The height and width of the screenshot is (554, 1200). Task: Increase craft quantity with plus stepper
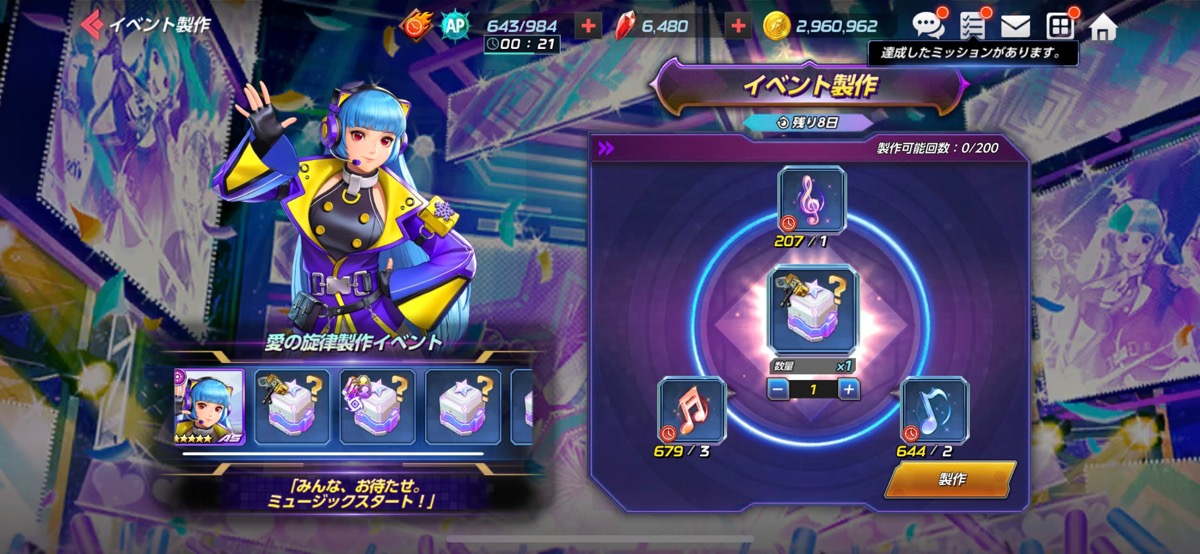pos(848,389)
